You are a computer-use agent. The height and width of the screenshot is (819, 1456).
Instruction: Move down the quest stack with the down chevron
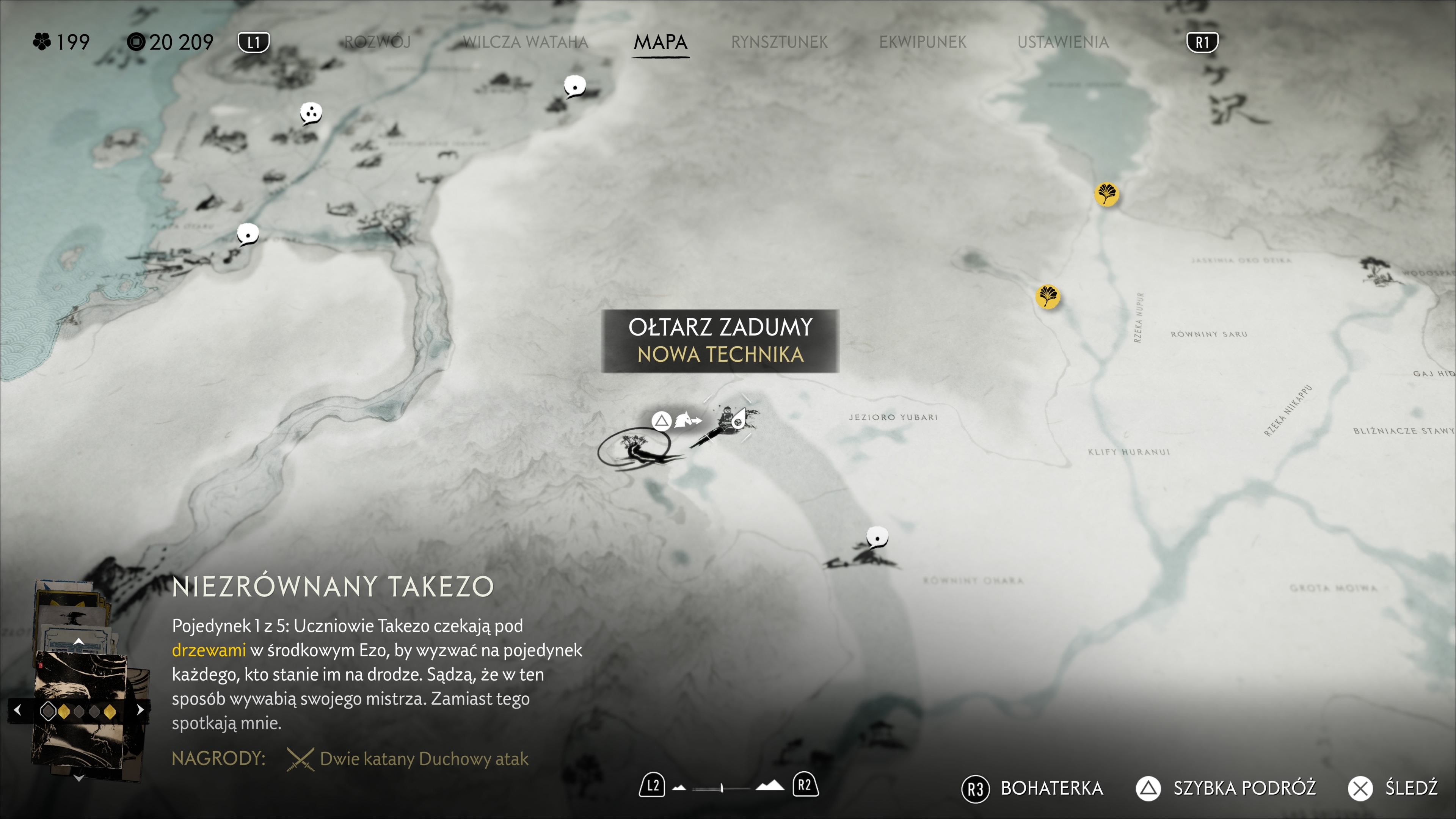pyautogui.click(x=78, y=778)
